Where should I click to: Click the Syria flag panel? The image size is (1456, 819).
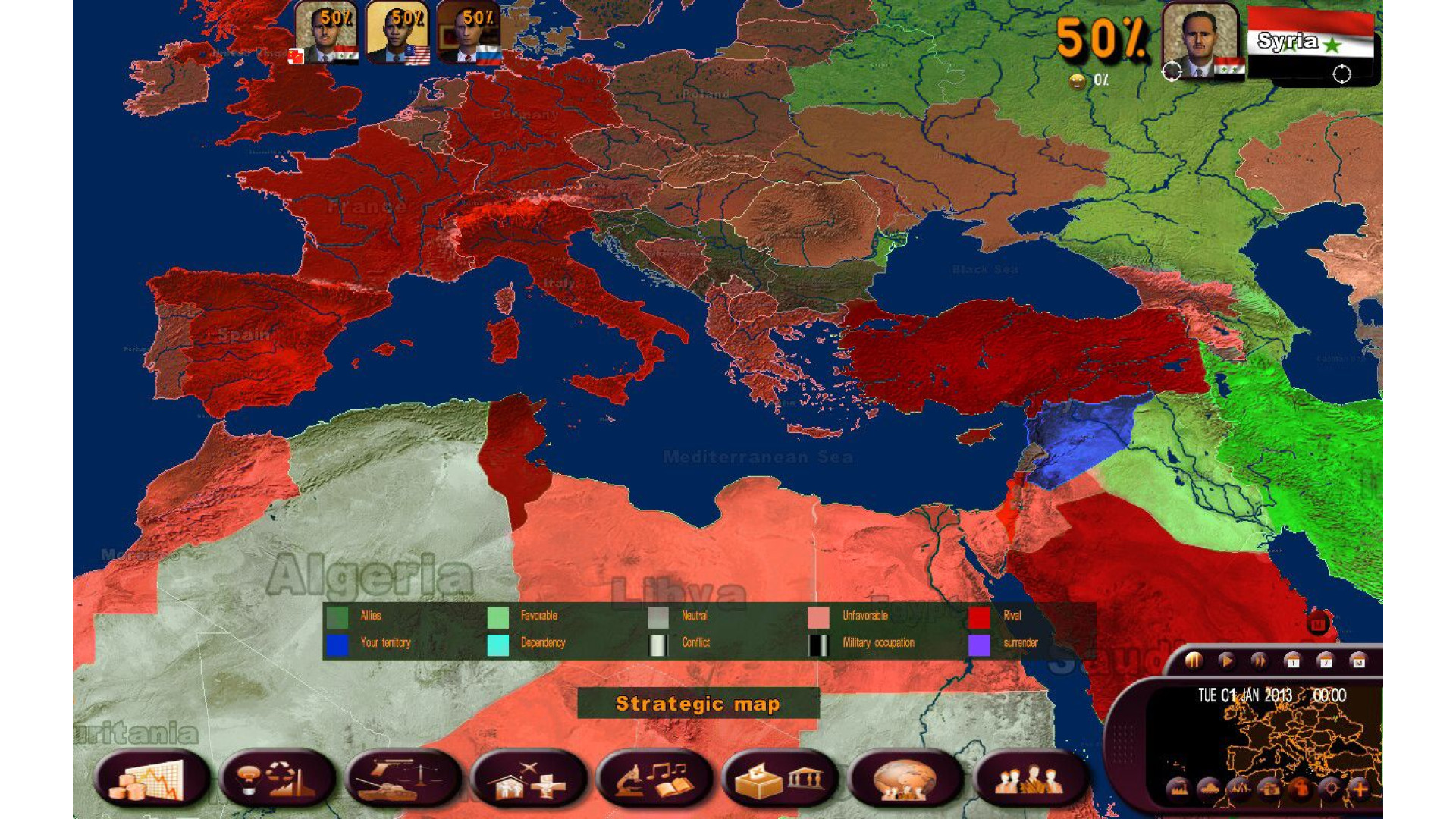1313,44
